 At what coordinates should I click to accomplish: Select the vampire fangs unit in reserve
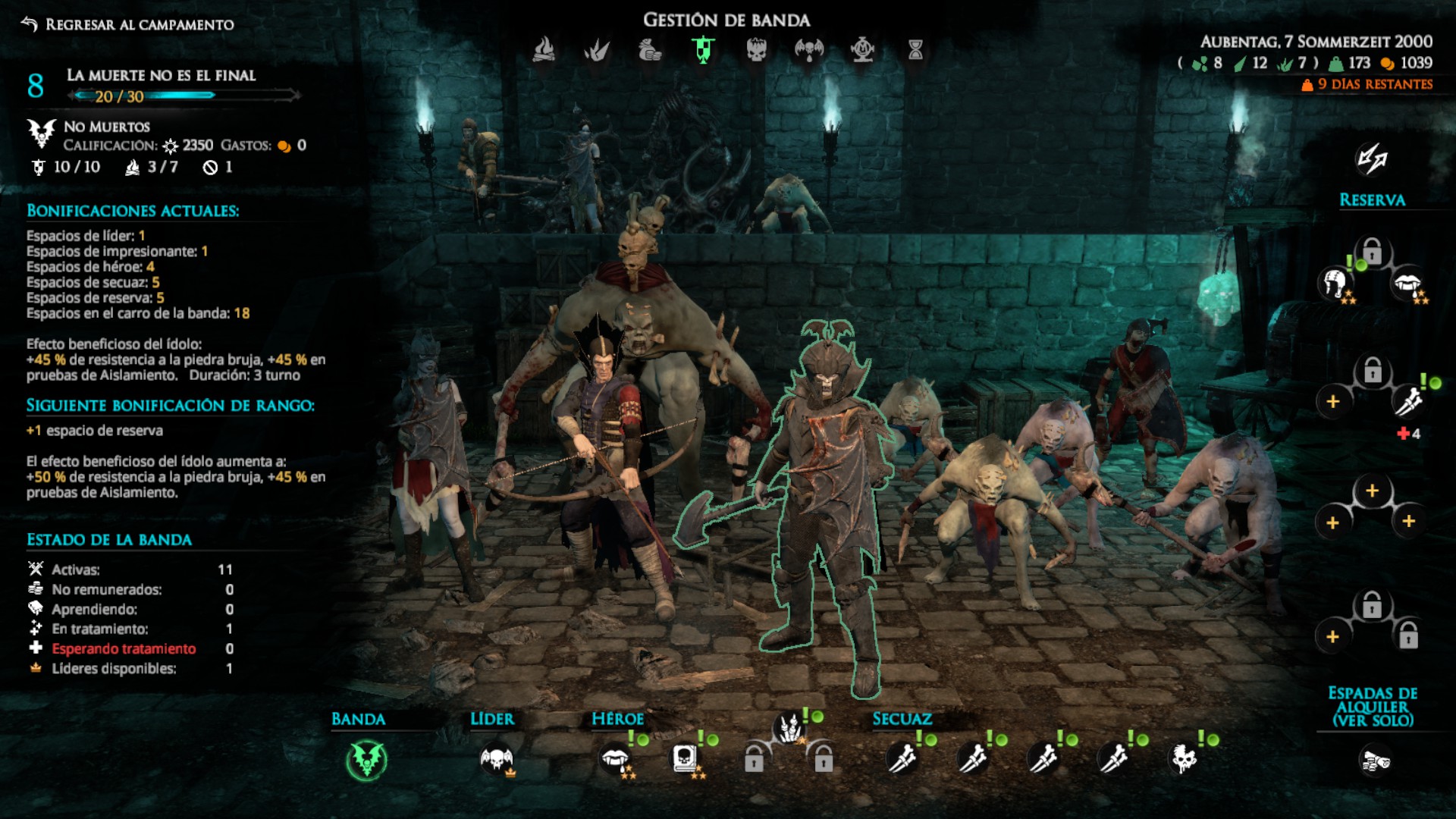(1407, 284)
